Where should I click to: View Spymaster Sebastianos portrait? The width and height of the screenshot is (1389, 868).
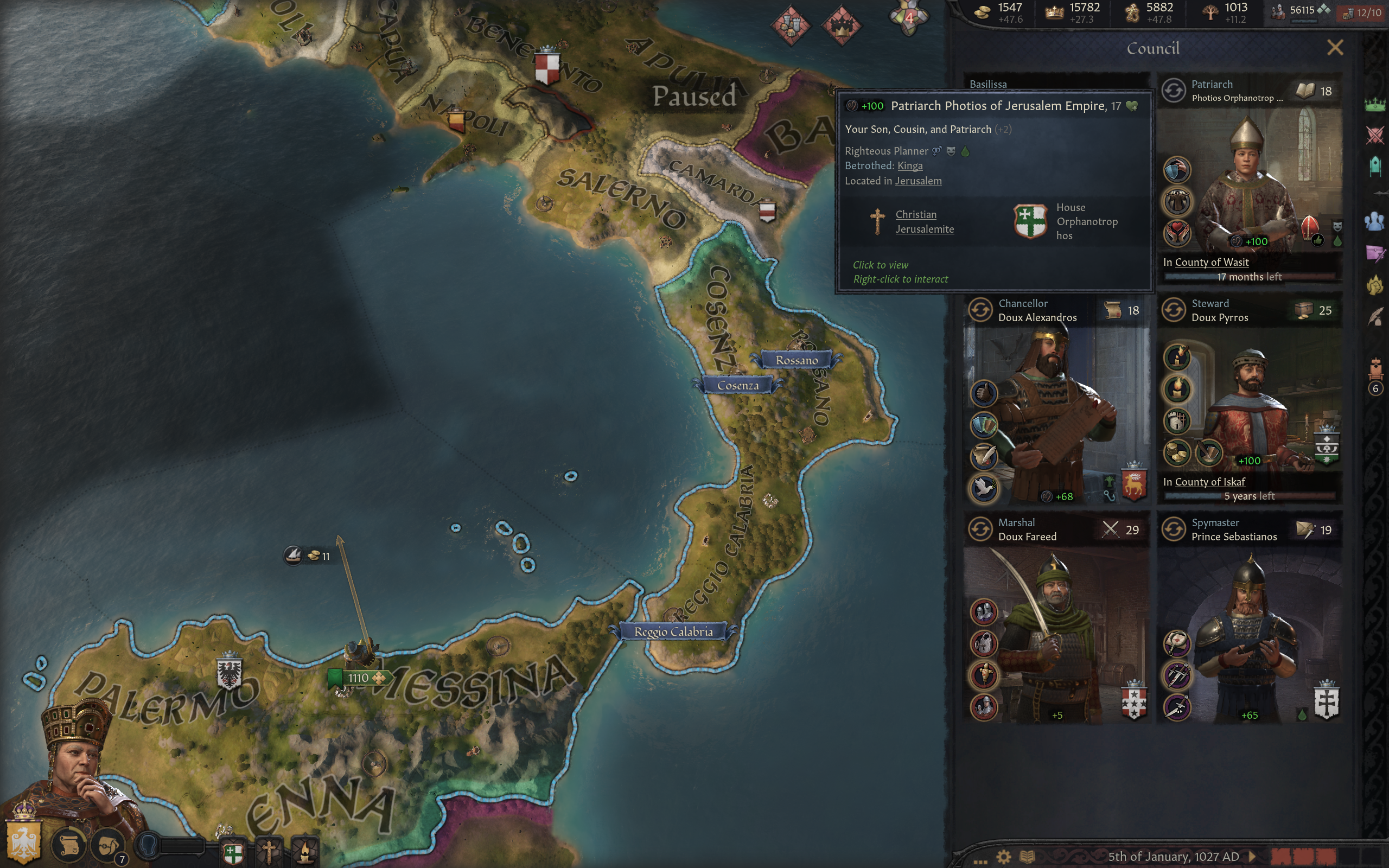(1248, 637)
